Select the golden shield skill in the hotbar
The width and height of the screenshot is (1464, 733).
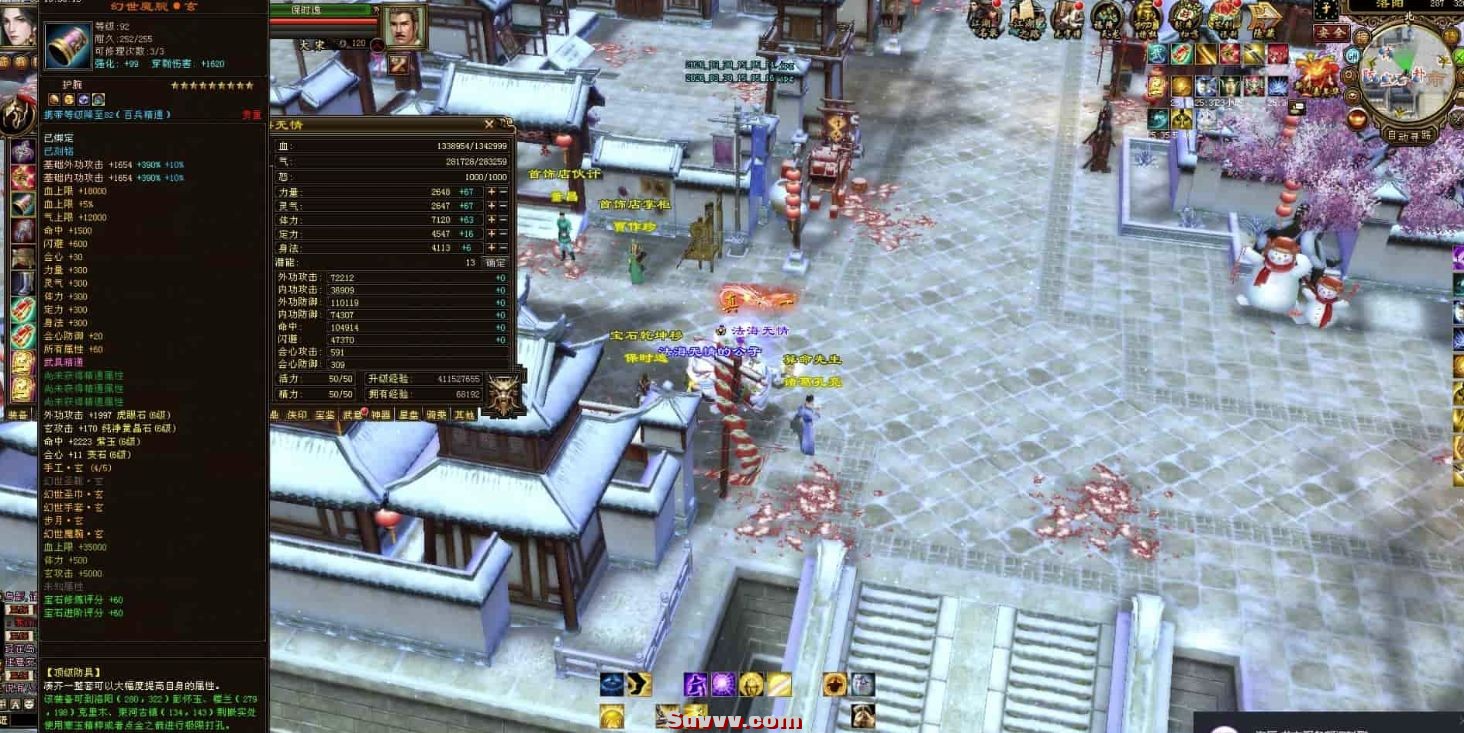pos(750,684)
